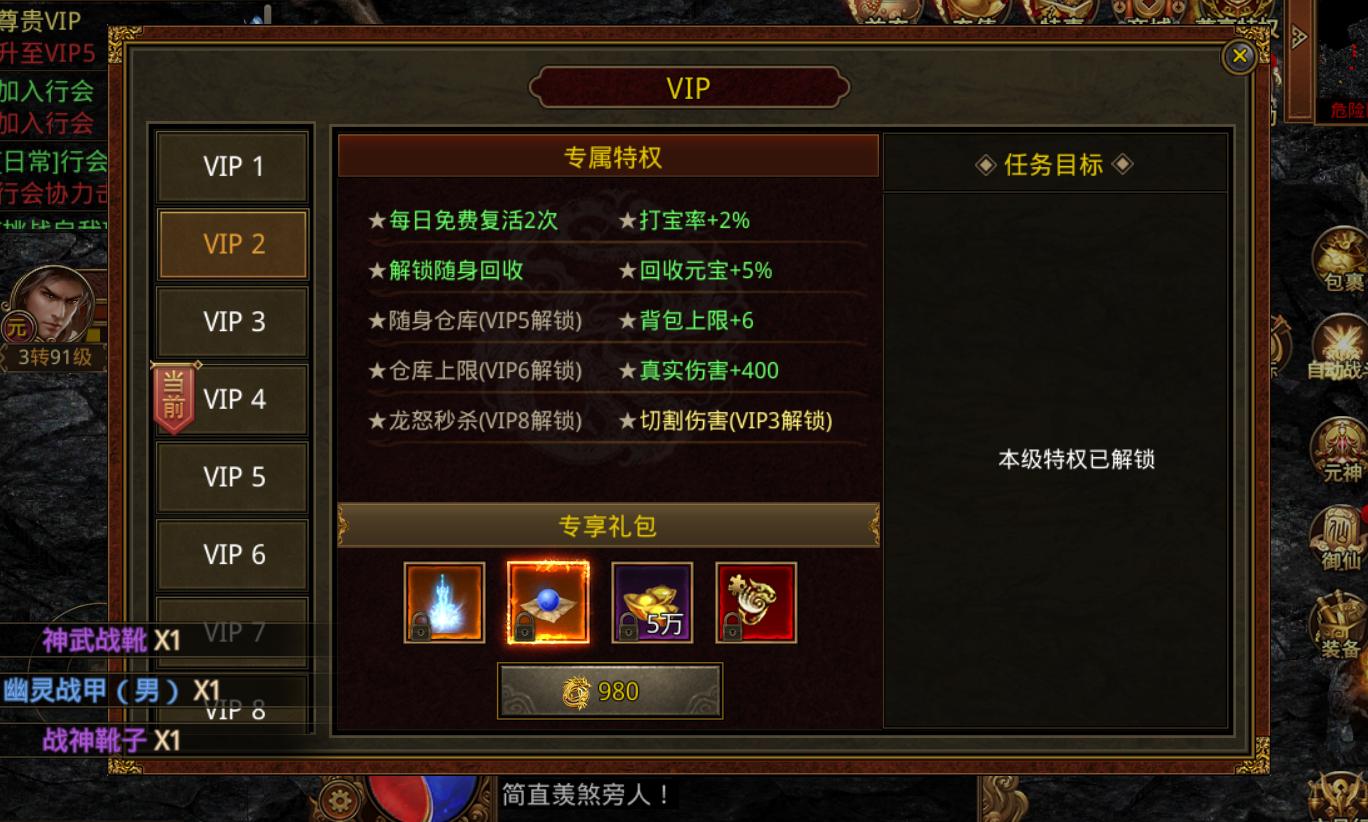Image resolution: width=1368 pixels, height=822 pixels.
Task: Select the red seal gift pack
Action: [756, 601]
